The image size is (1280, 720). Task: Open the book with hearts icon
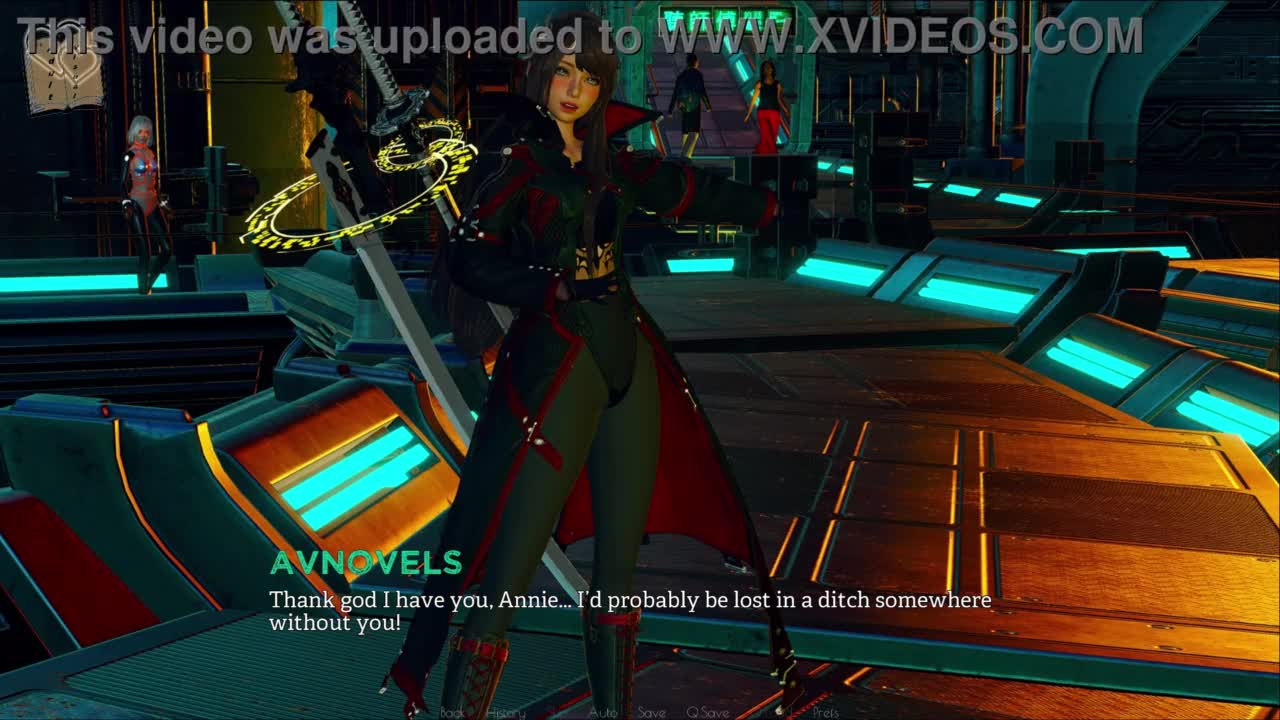click(x=64, y=73)
